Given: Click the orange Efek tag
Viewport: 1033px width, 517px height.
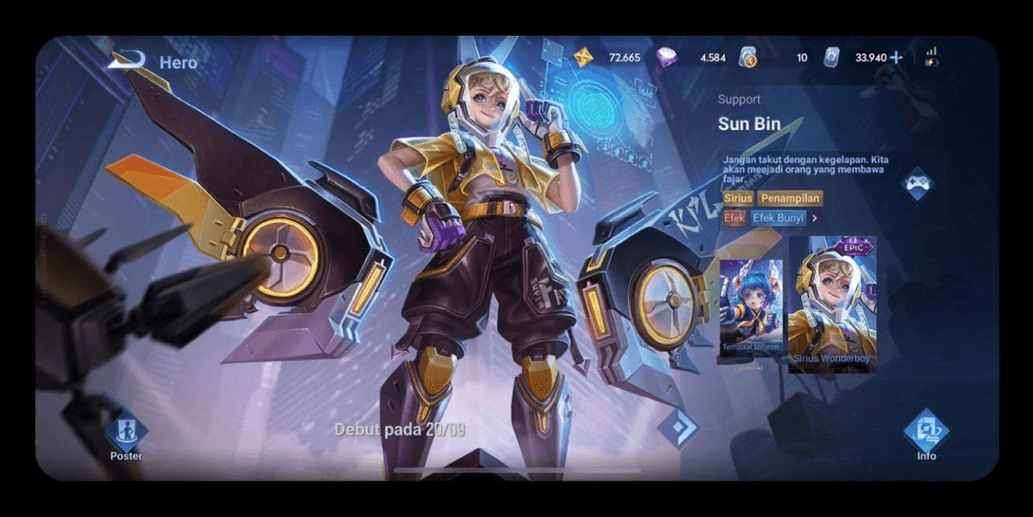Looking at the screenshot, I should point(735,217).
